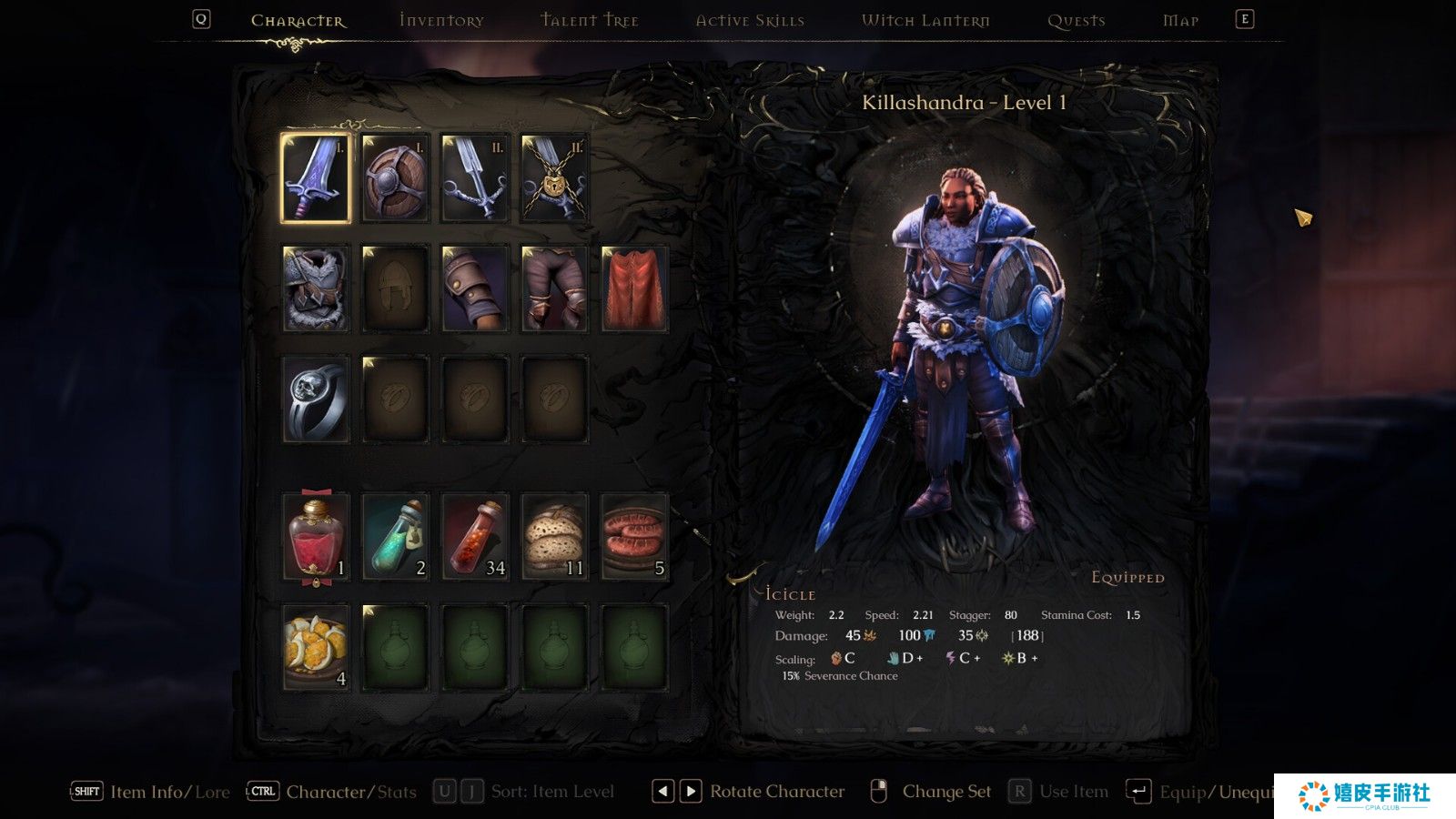The image size is (1456, 819).
Task: Select the bread loaf consumable slot
Action: (554, 537)
